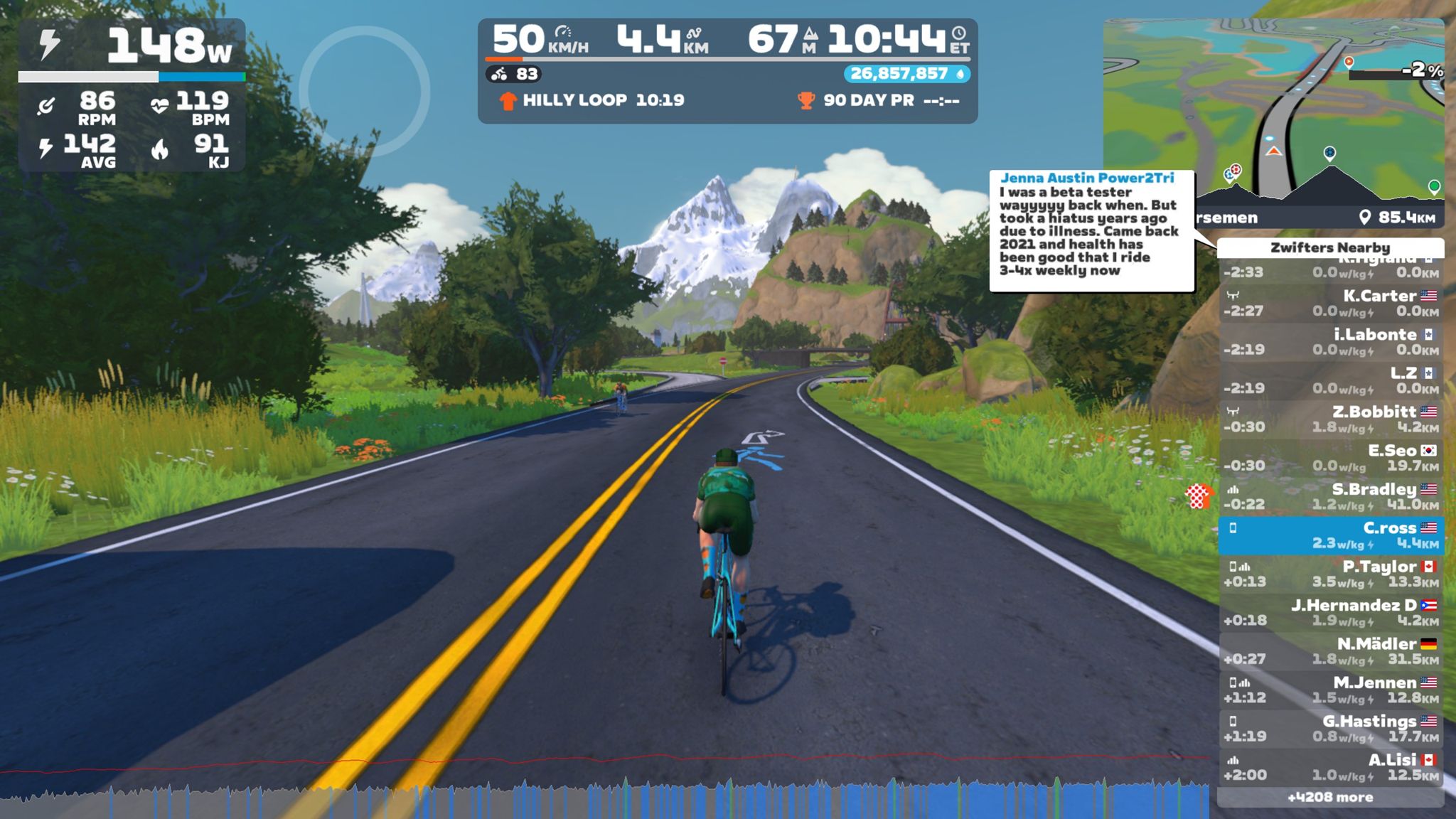Select rider Z.Bobbitt in the nearby list
The image size is (1456, 819).
(x=1330, y=419)
